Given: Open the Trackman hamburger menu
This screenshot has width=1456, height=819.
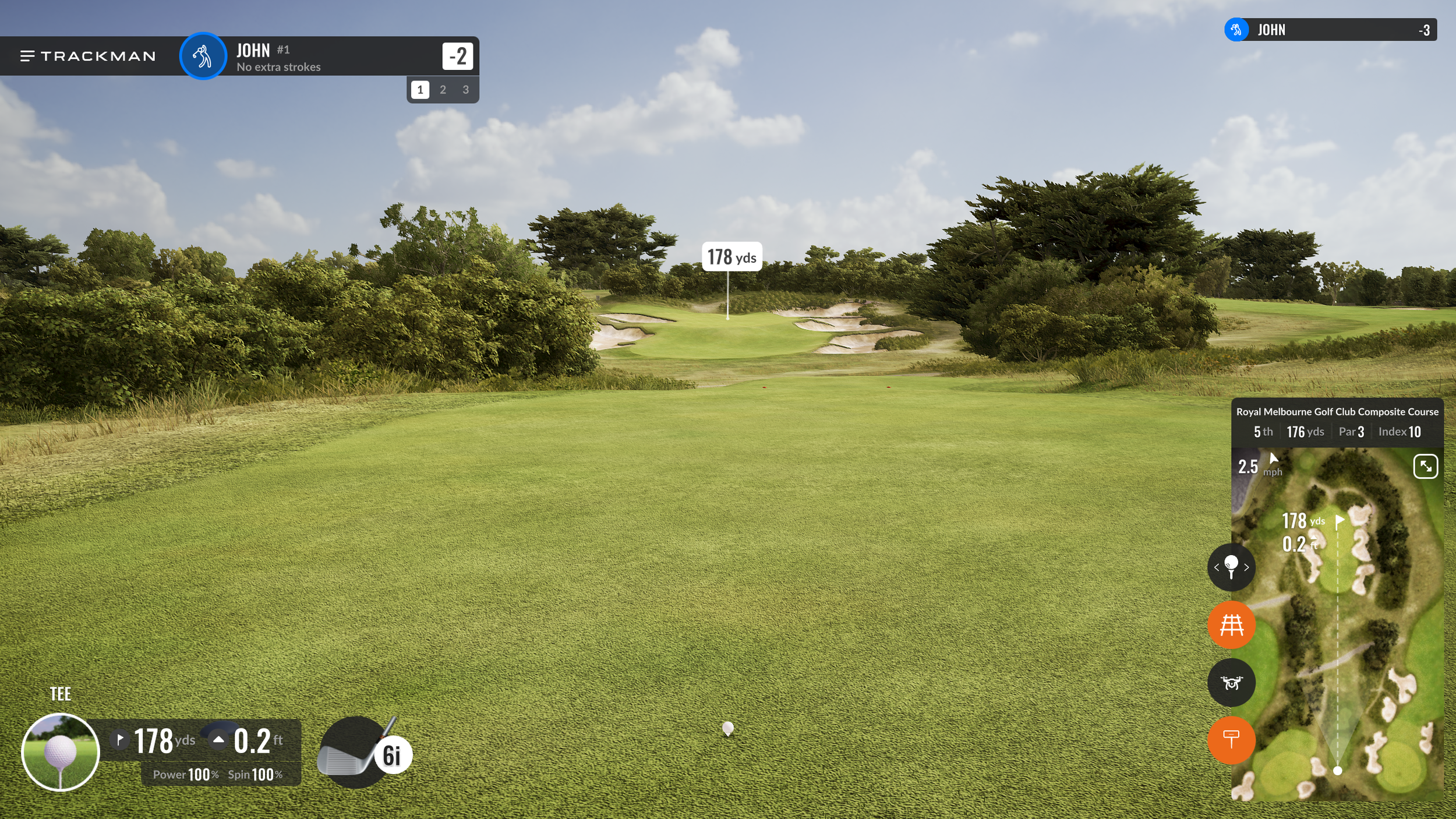Looking at the screenshot, I should [27, 56].
